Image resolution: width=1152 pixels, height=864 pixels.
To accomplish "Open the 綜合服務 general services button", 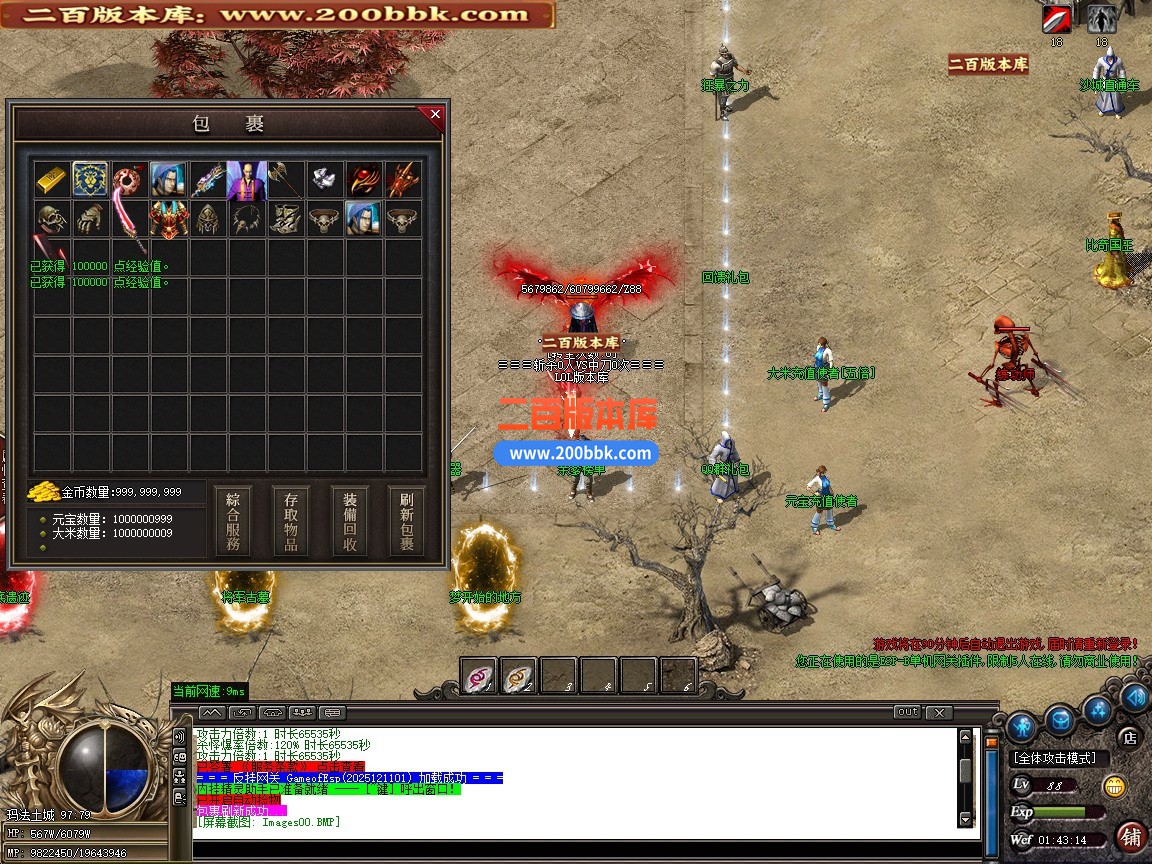I will 233,521.
